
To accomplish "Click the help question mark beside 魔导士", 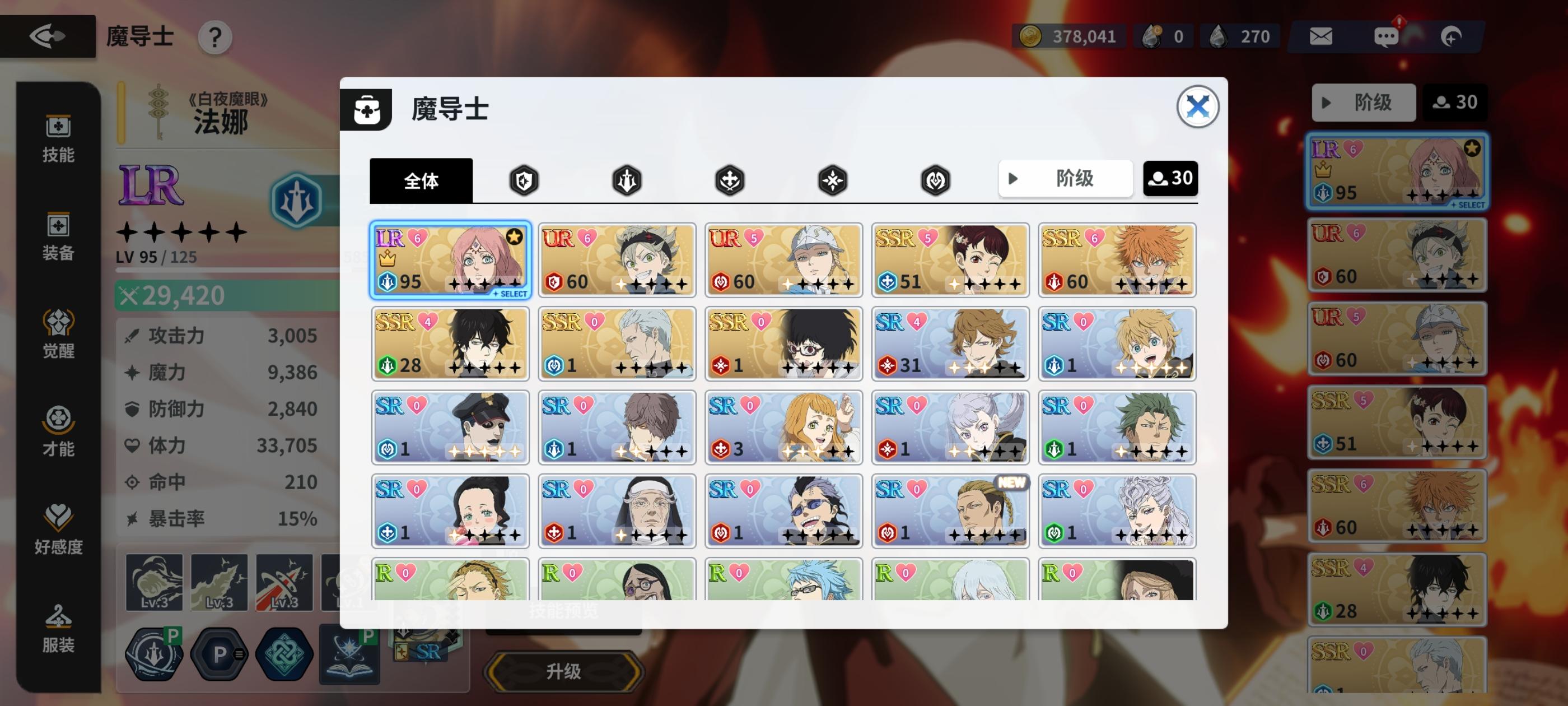I will pyautogui.click(x=214, y=37).
